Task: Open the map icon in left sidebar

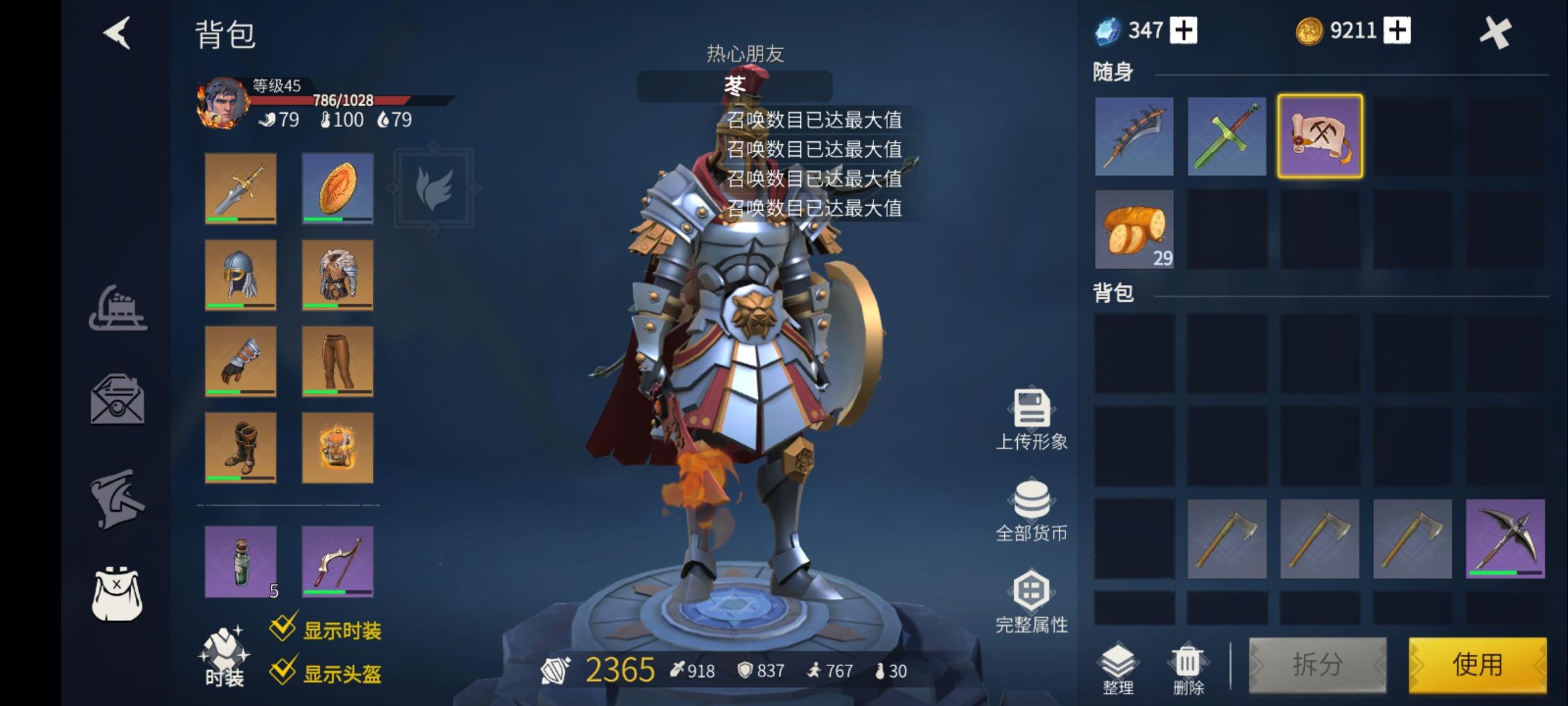Action: pos(119,497)
